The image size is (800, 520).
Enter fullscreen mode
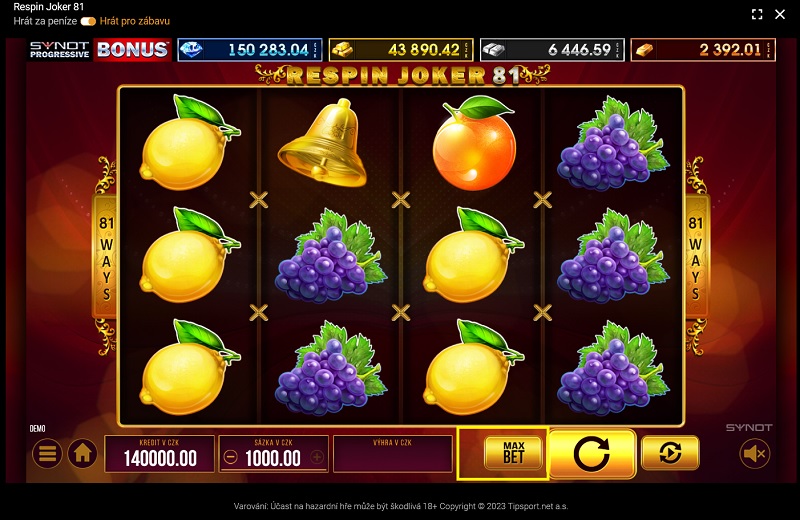[757, 14]
